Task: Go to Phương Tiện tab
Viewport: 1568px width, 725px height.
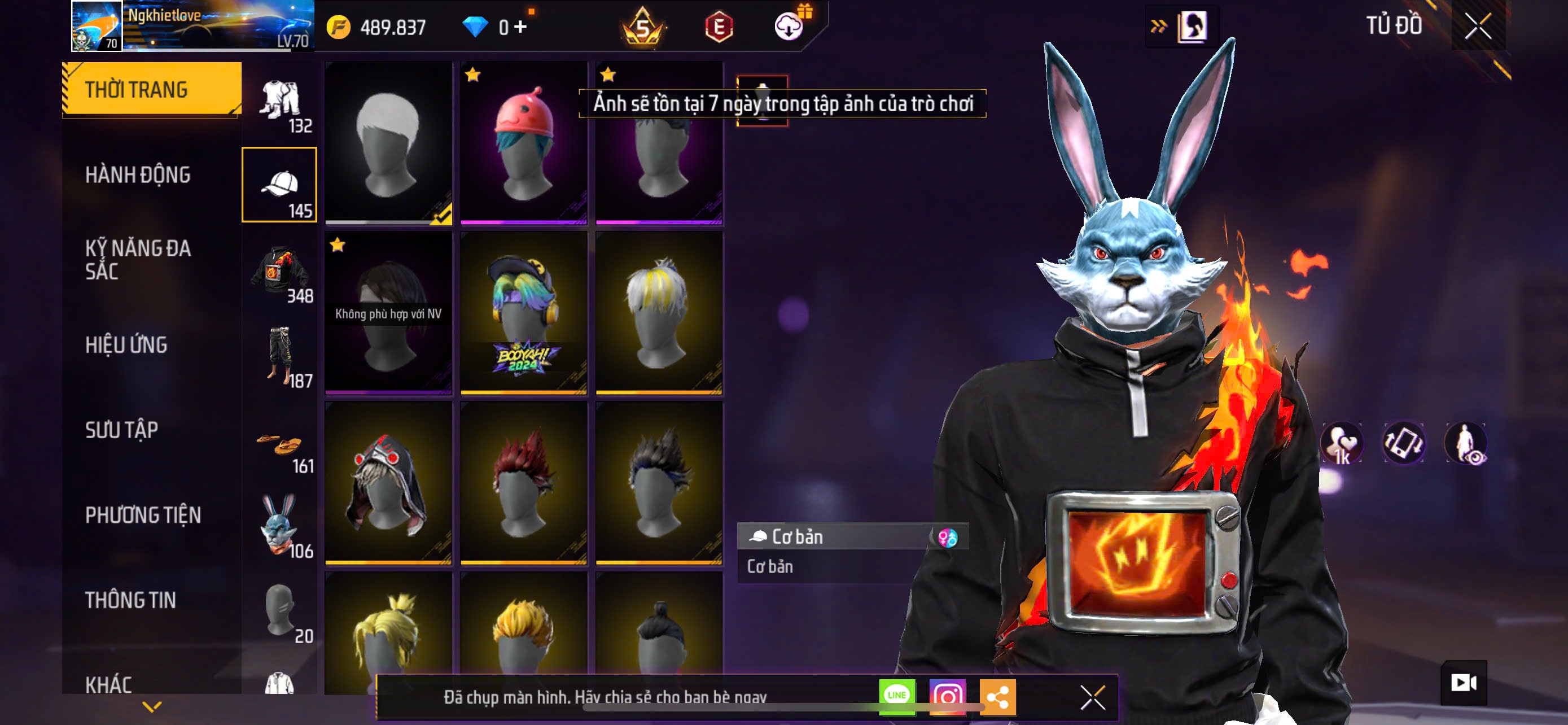Action: [143, 515]
